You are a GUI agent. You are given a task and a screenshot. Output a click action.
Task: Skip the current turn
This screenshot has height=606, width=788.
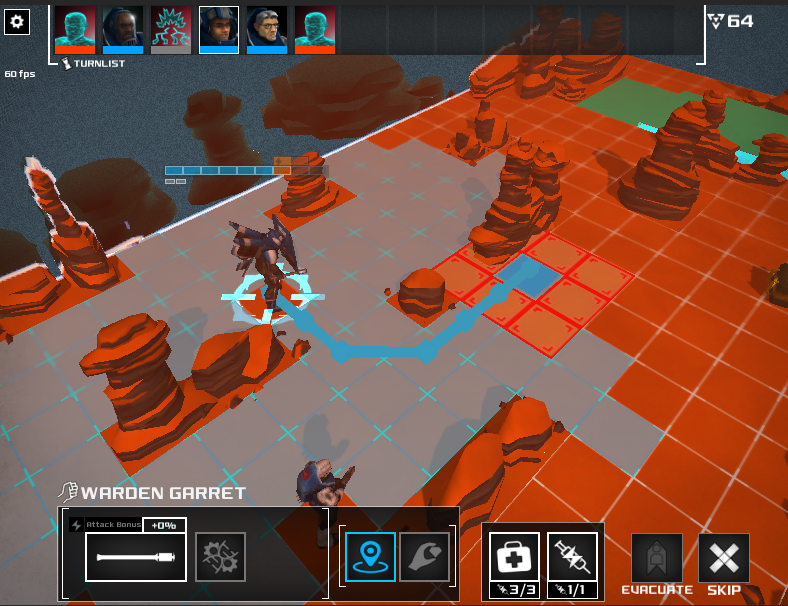point(723,558)
